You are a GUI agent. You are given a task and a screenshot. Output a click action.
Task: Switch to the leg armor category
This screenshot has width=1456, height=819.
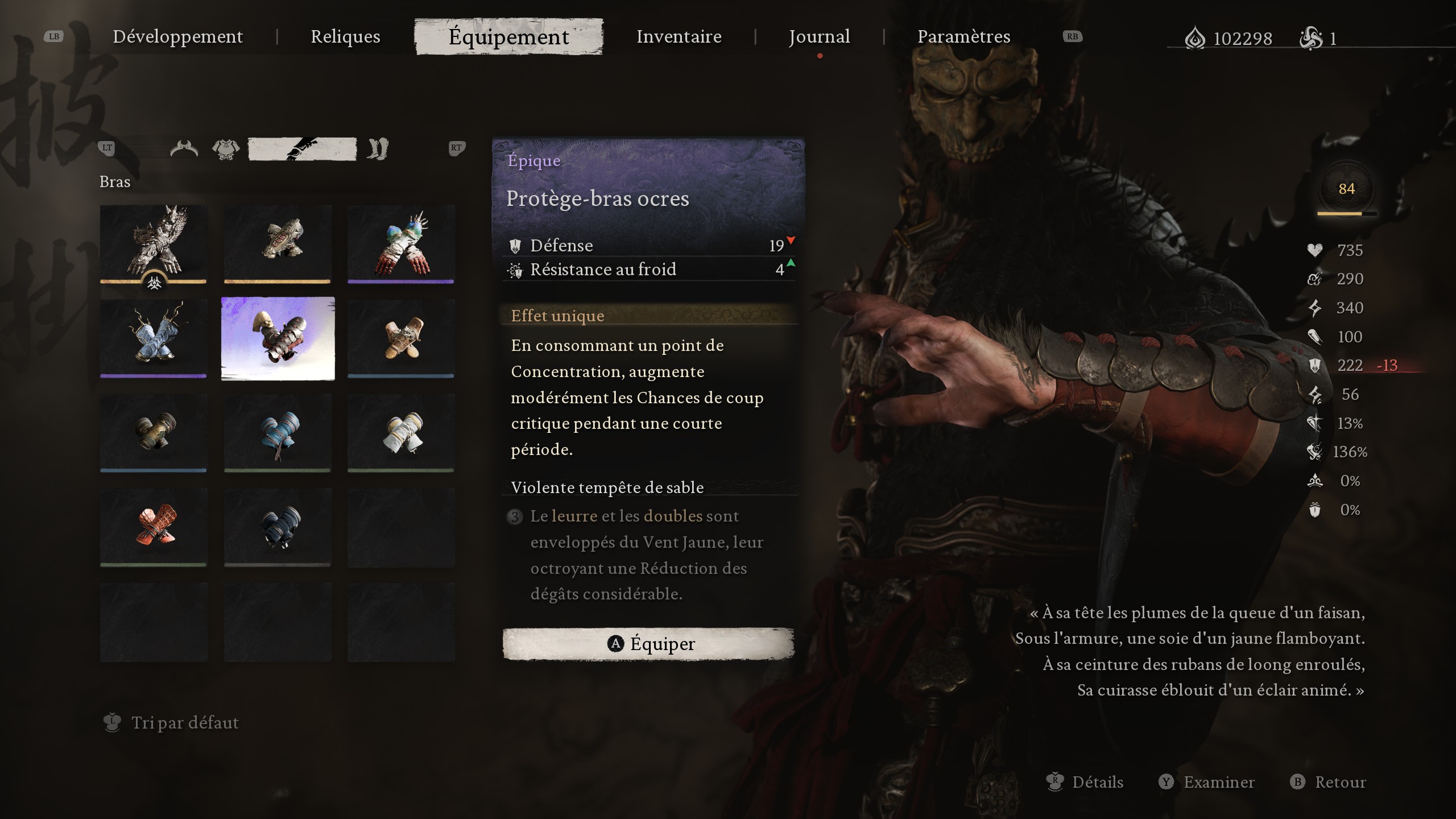(x=378, y=149)
